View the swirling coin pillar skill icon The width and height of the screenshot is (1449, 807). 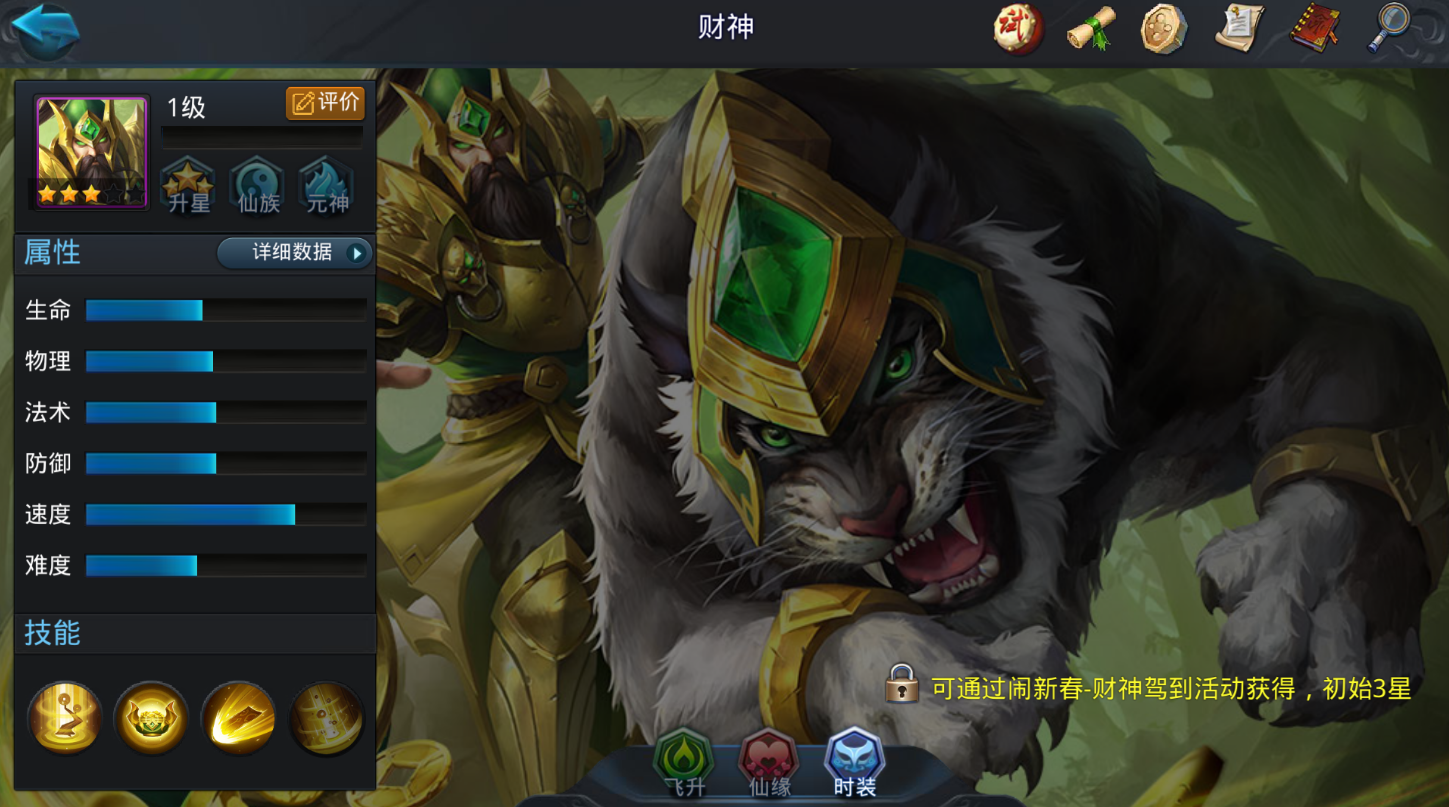(326, 717)
